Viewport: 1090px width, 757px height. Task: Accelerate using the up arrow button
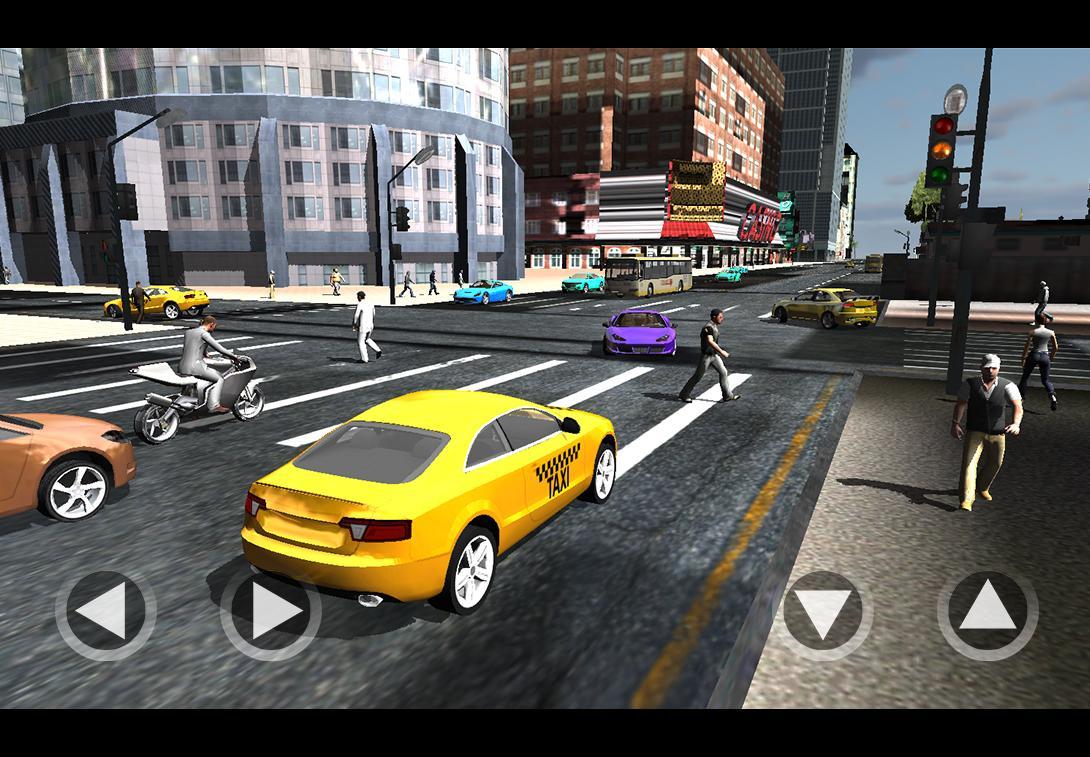[x=987, y=613]
